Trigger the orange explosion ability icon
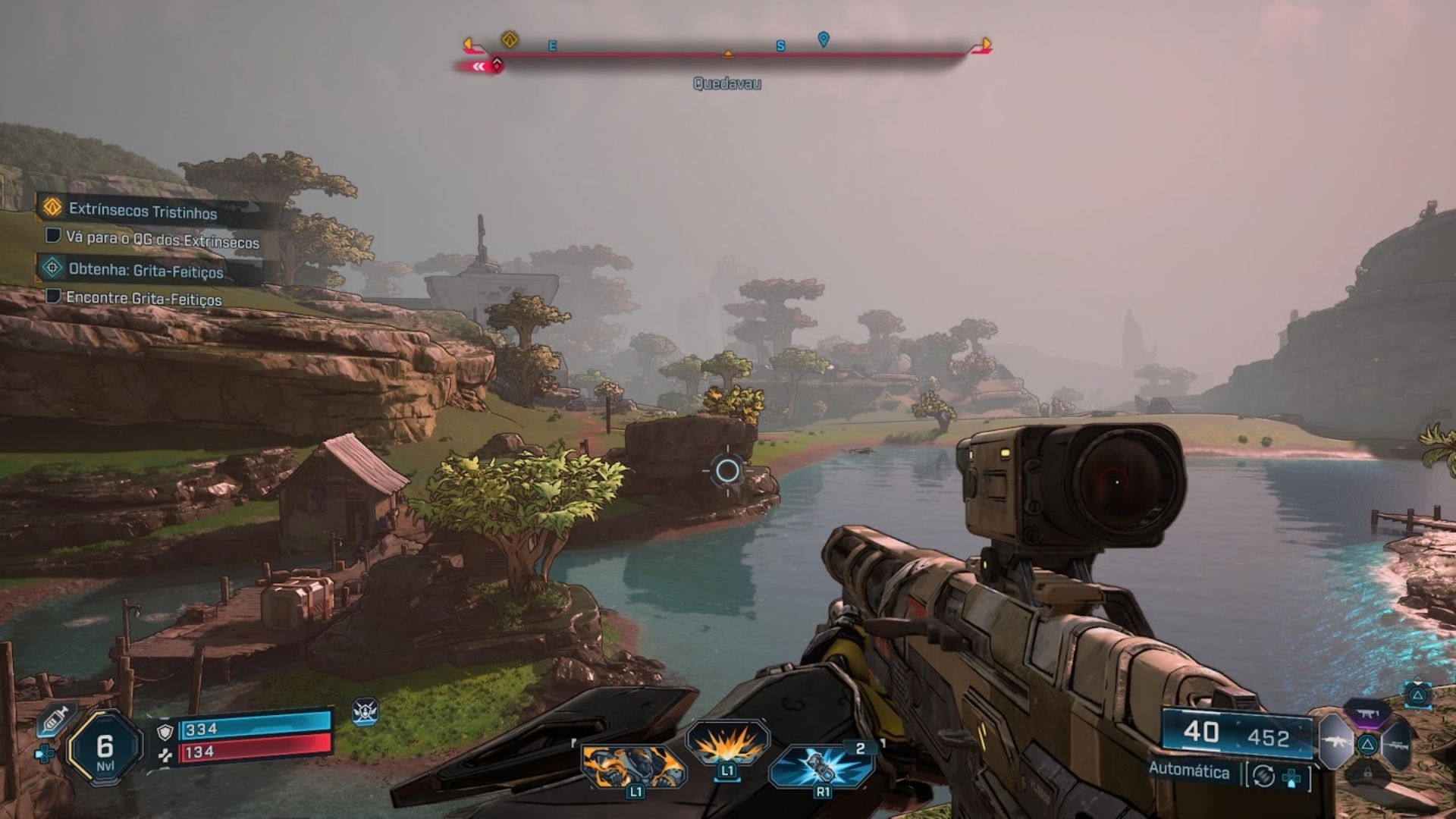 pyautogui.click(x=727, y=744)
